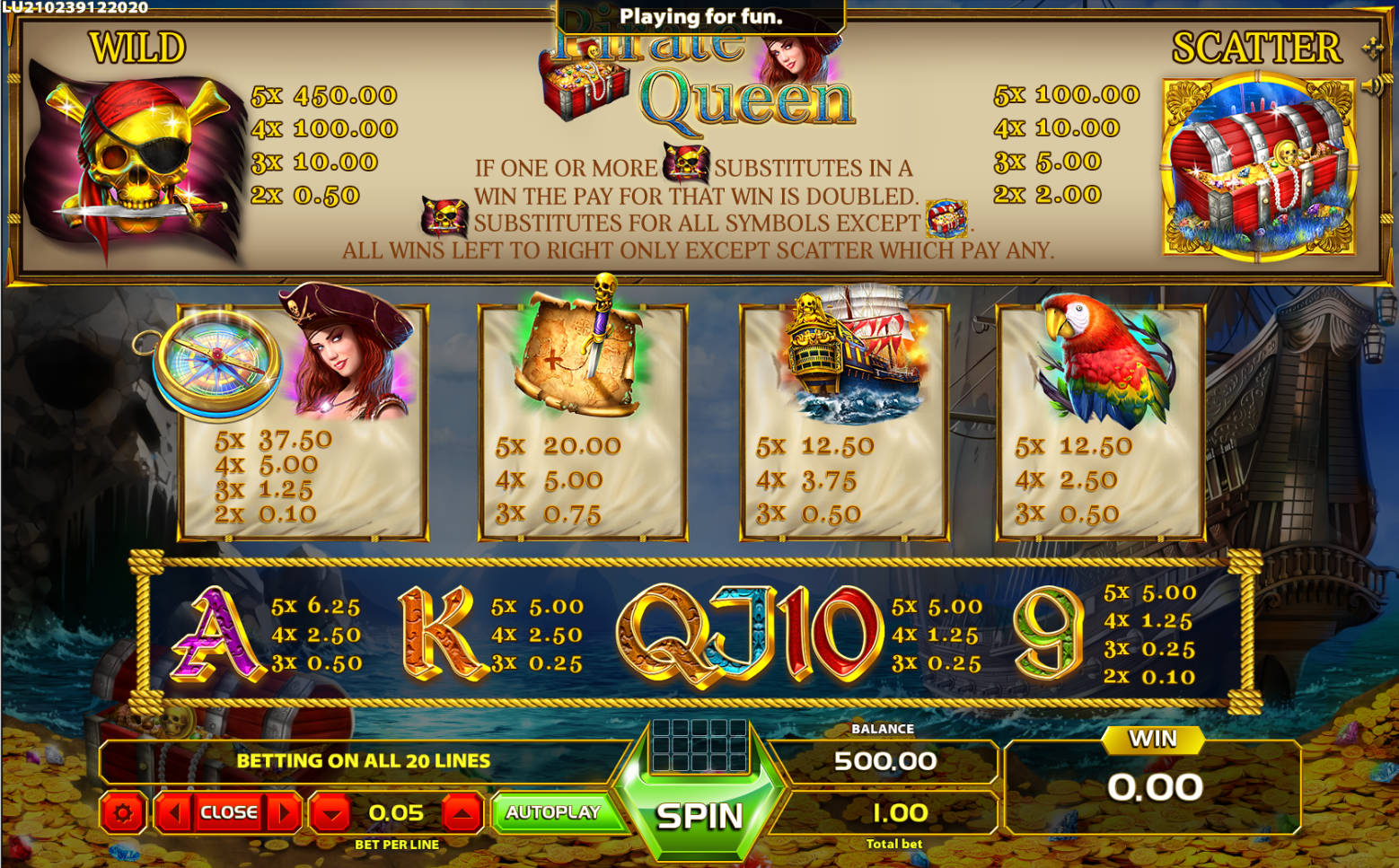Open the game settings gear icon
The image size is (1399, 868).
tap(123, 813)
